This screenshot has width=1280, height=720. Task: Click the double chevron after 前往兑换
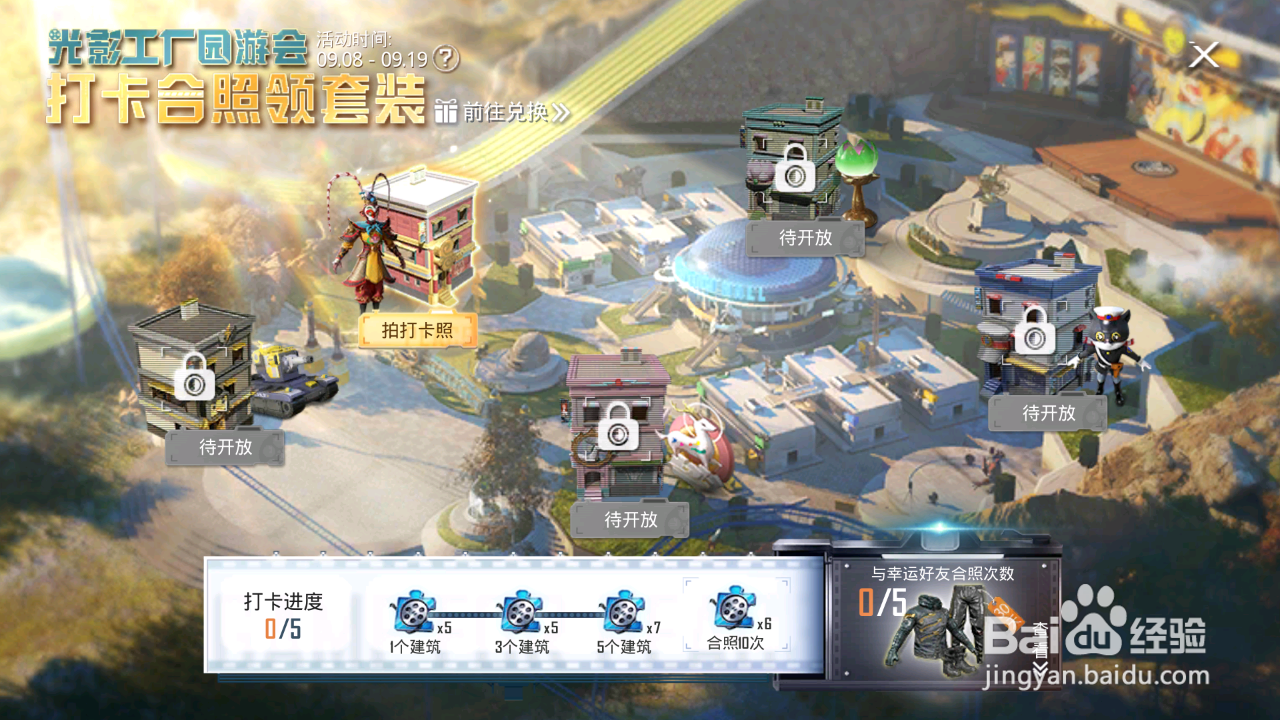[560, 112]
